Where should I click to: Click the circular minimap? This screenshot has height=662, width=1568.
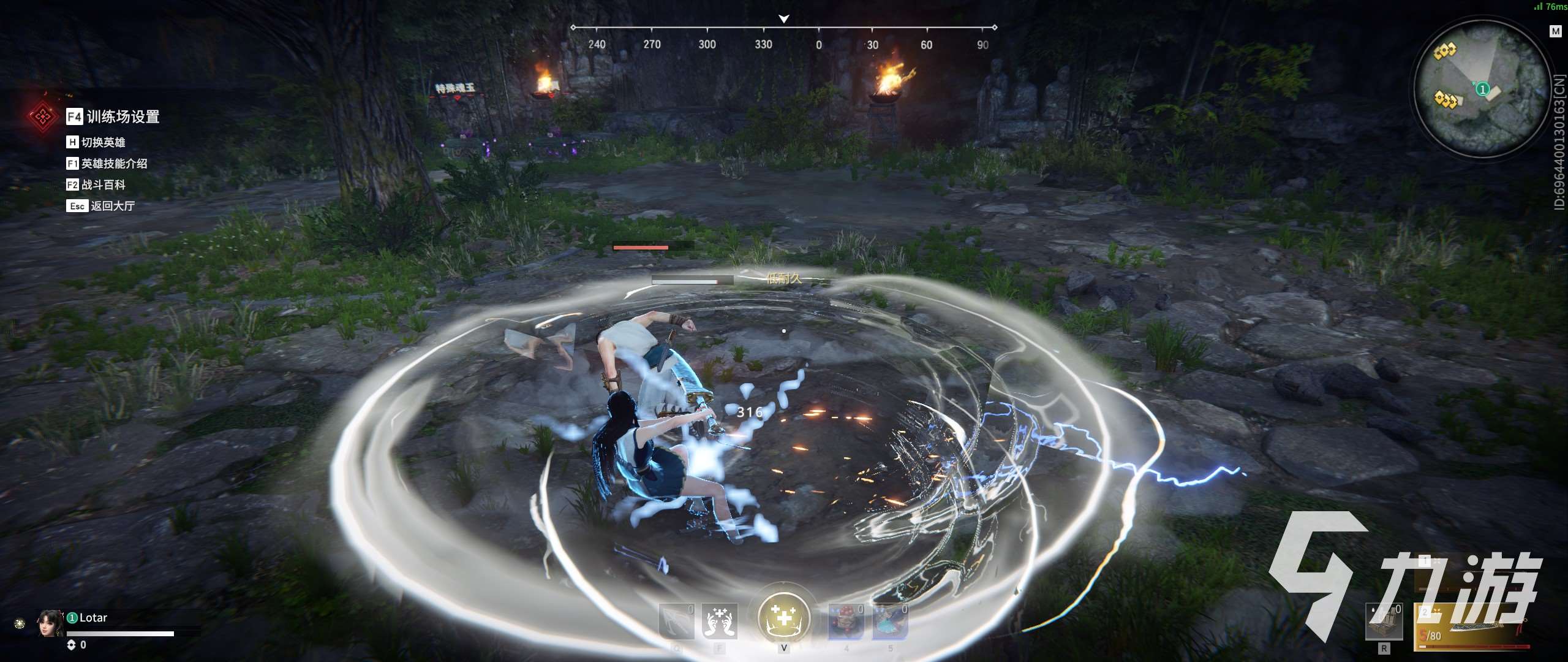pos(1480,89)
